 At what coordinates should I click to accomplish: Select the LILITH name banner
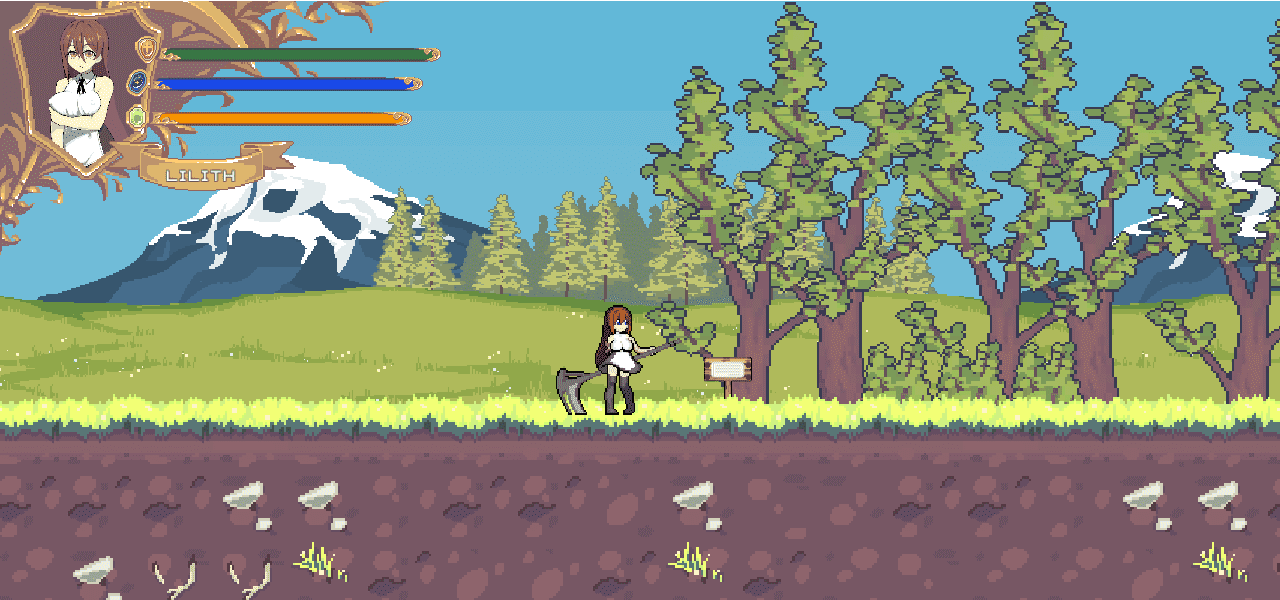point(201,175)
